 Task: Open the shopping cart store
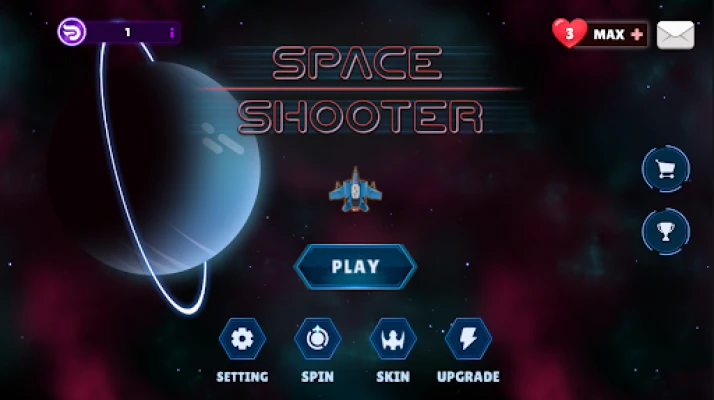click(665, 169)
